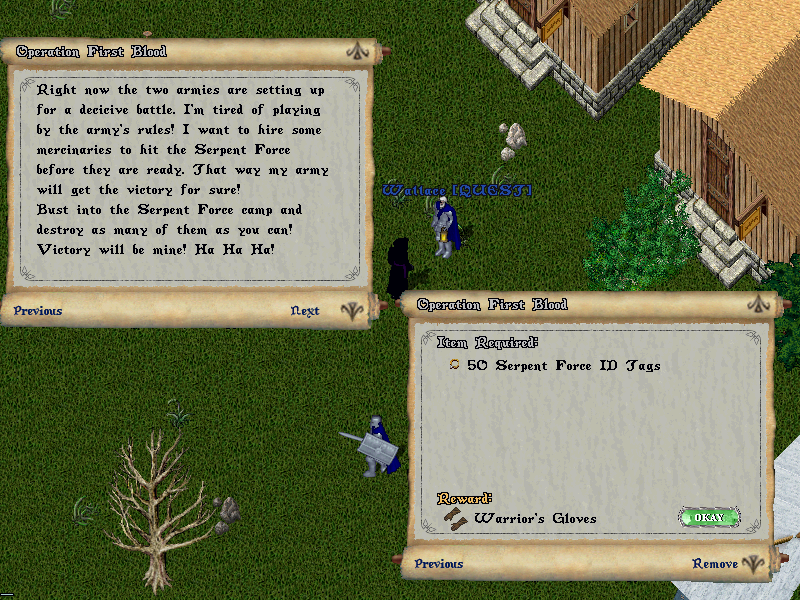Click the green OKAY button
Screen dimensions: 800x600
point(709,518)
